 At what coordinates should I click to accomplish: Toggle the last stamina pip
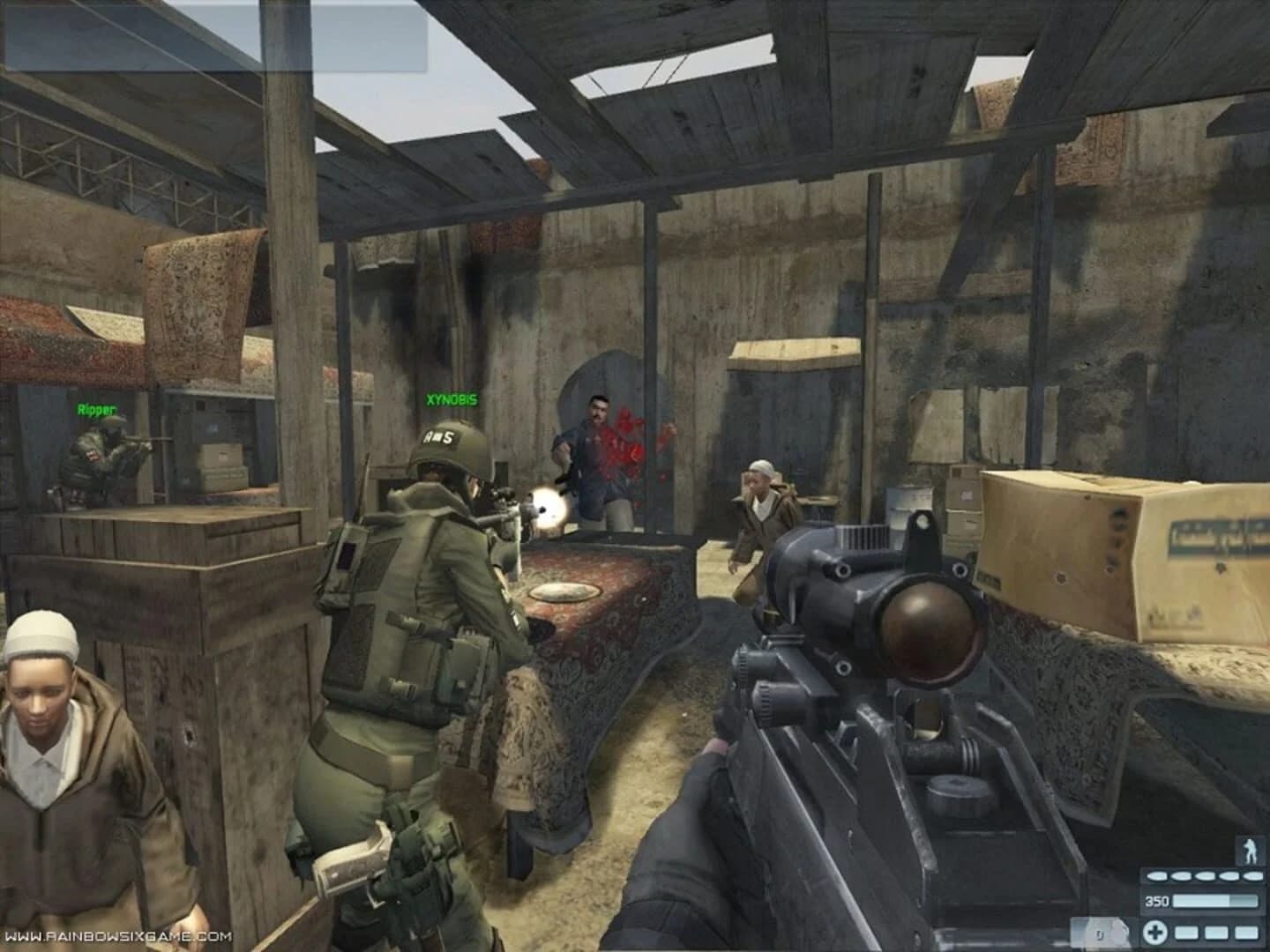1254,876
